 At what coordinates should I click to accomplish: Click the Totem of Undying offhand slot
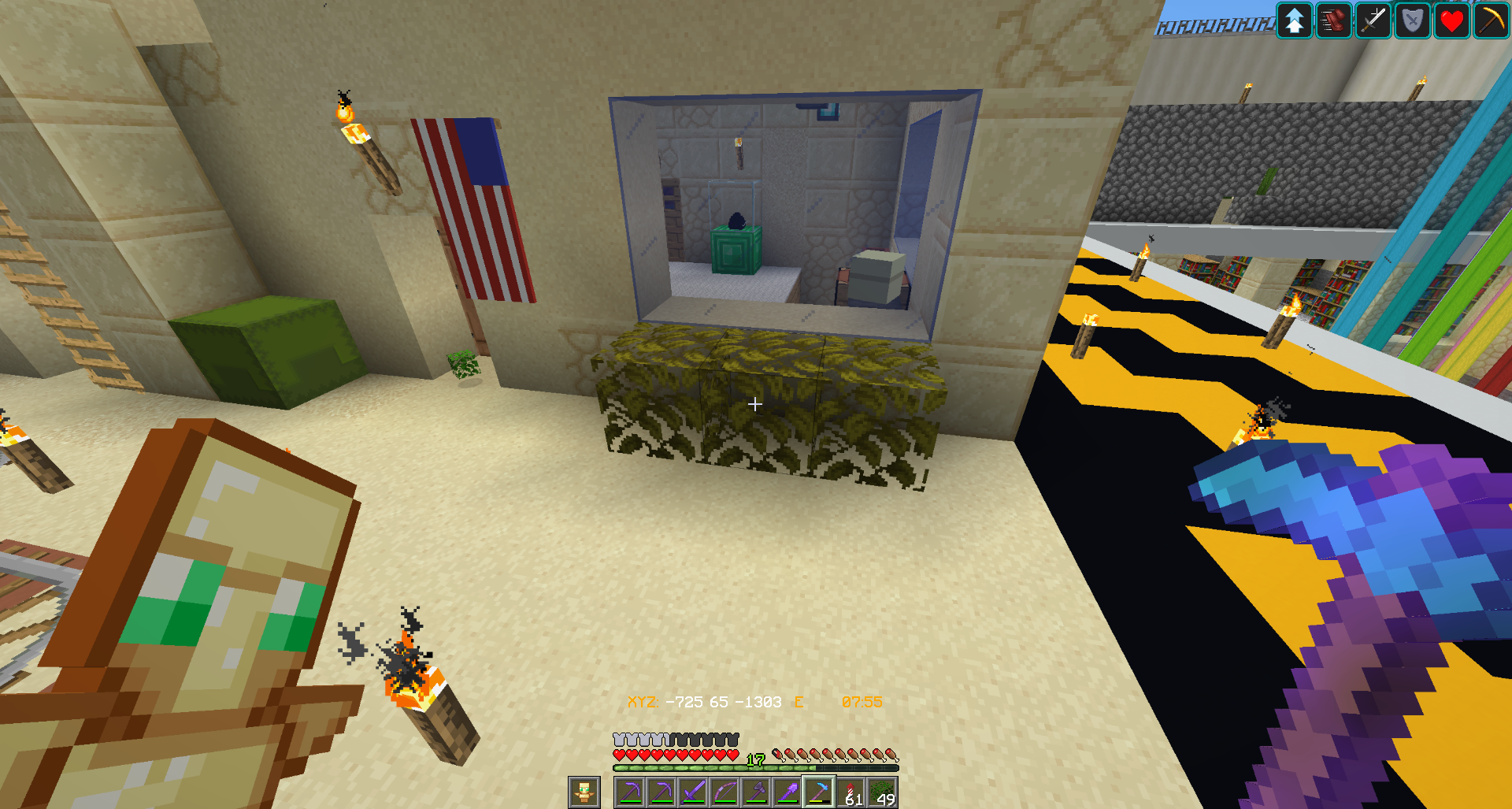584,792
